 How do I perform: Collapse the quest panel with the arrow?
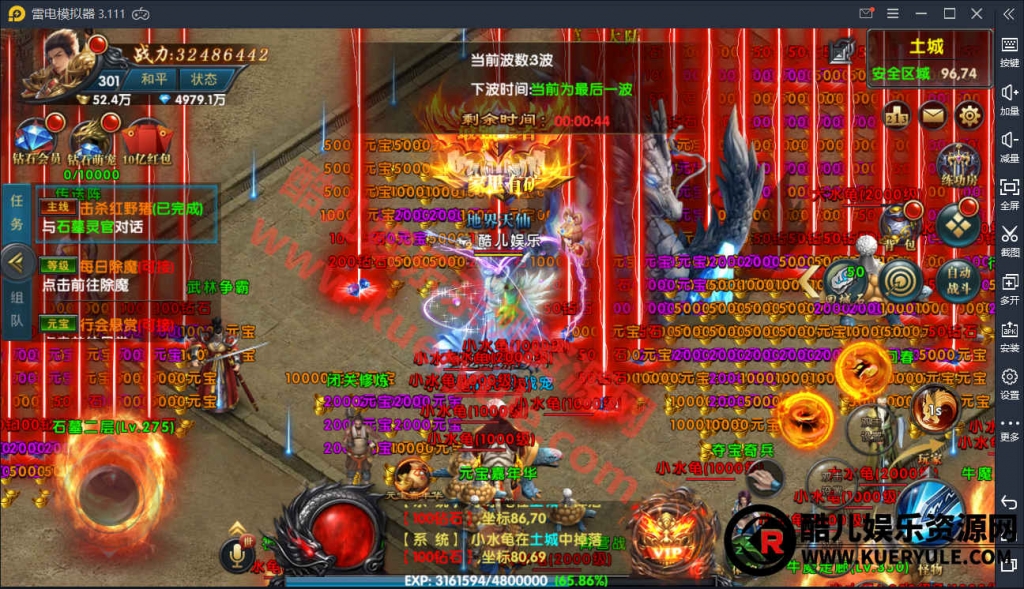16,263
